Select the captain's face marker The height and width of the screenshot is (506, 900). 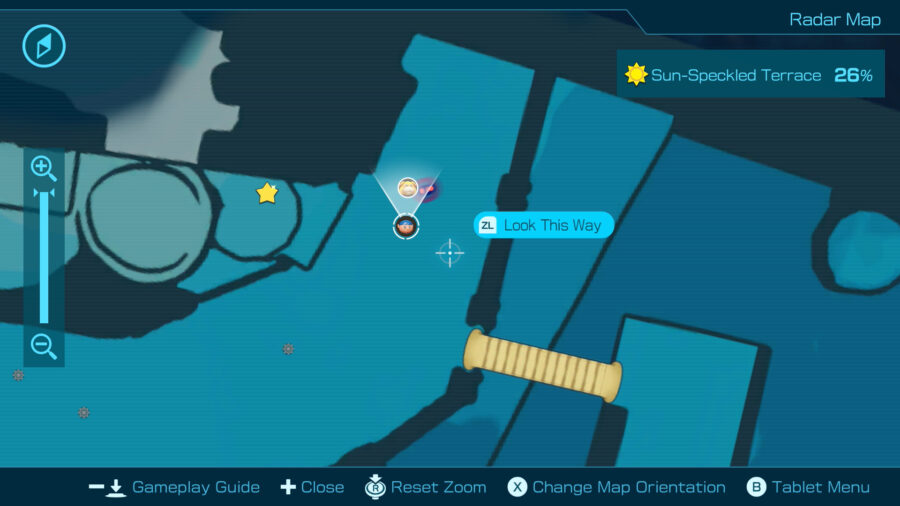[x=406, y=226]
